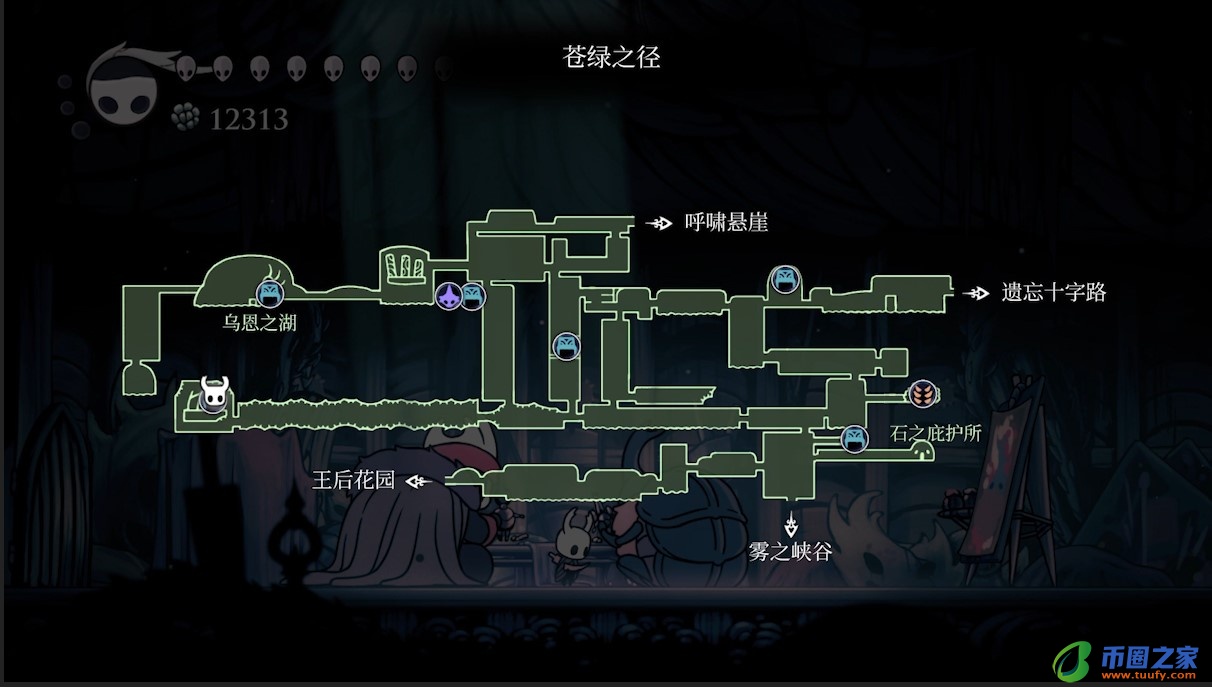
Task: Choose the 王后花园 exit arrow label
Action: pos(372,481)
